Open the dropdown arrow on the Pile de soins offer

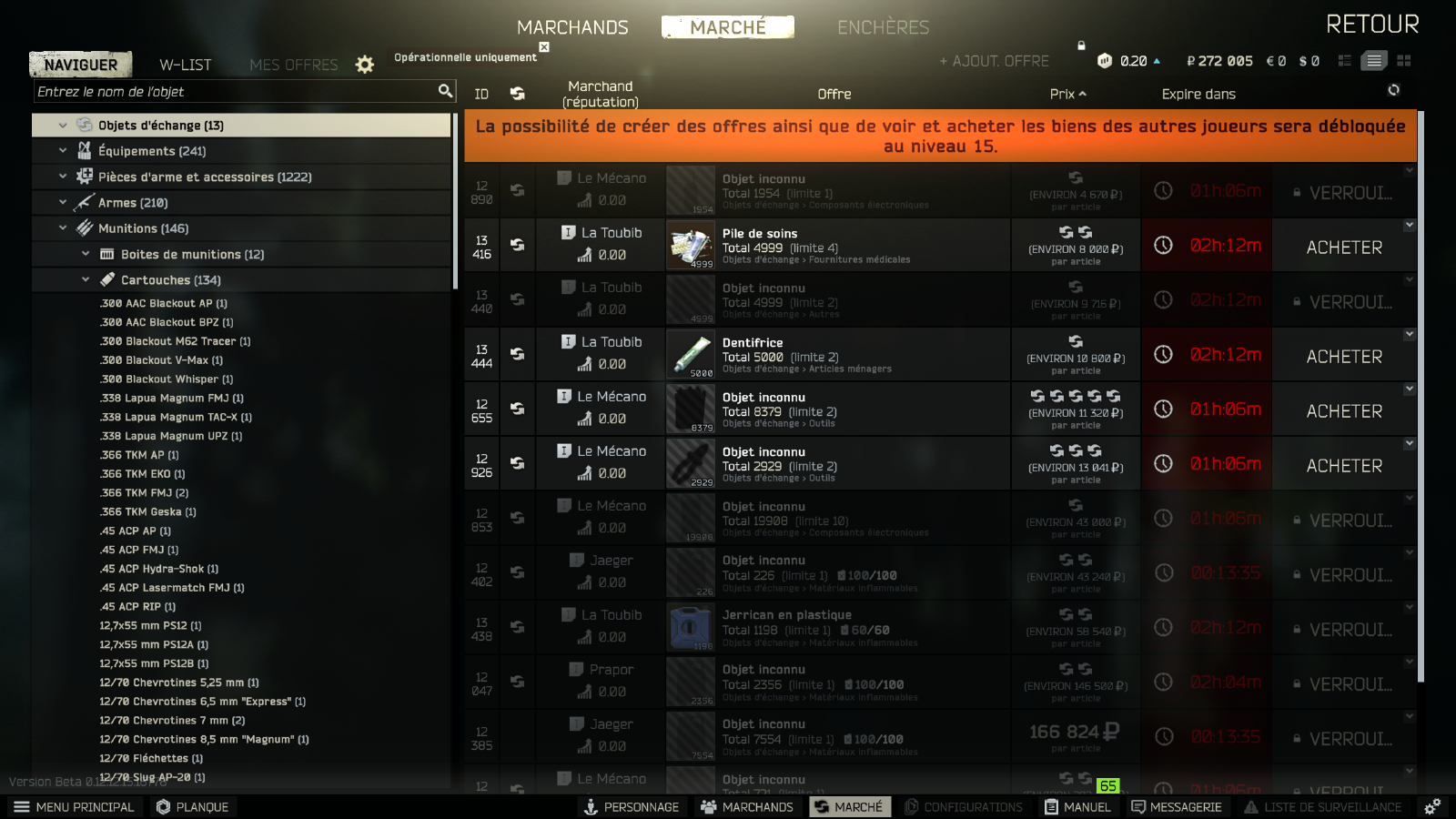(1410, 224)
